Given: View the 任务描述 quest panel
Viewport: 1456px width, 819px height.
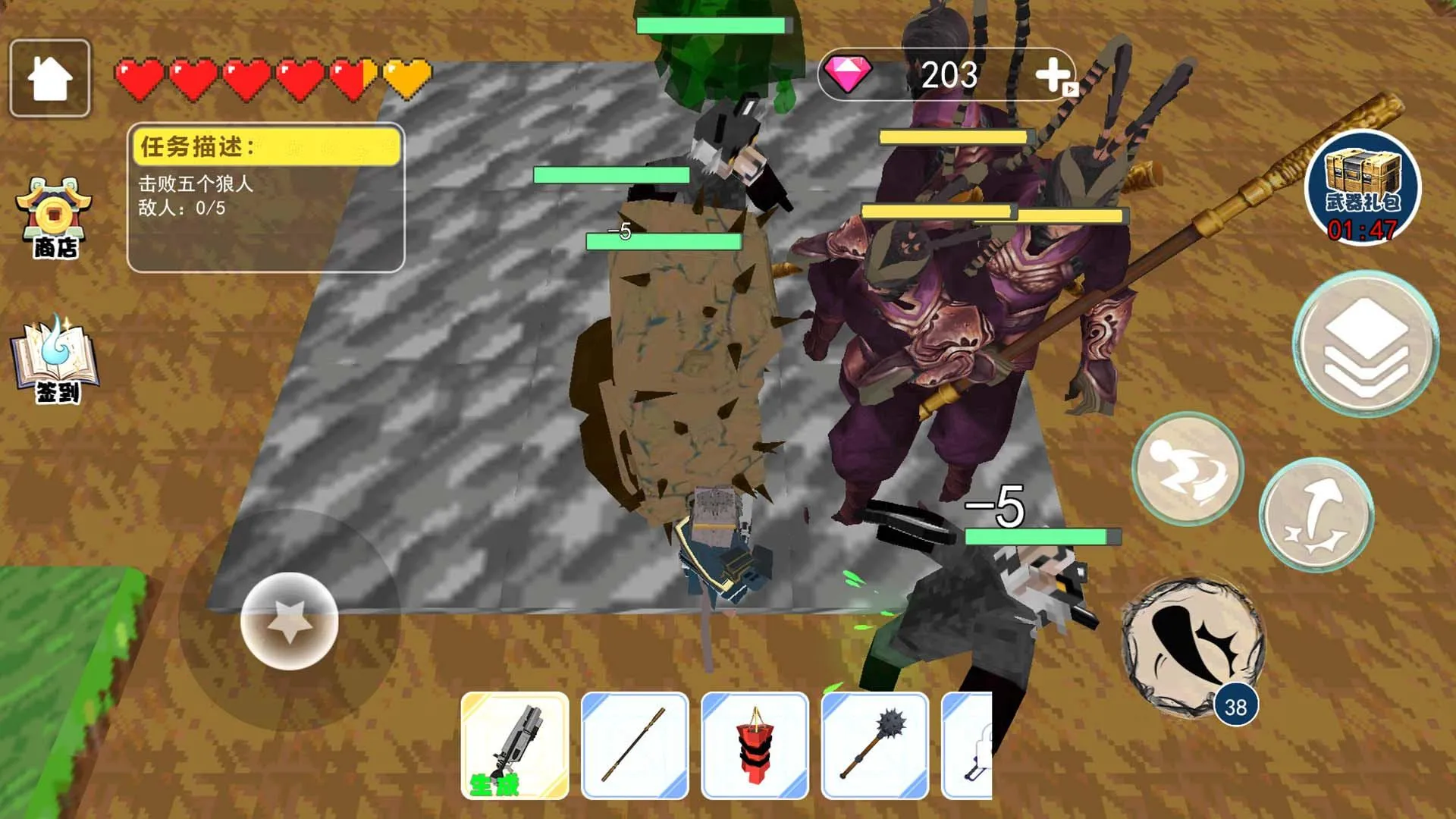Looking at the screenshot, I should tap(265, 197).
